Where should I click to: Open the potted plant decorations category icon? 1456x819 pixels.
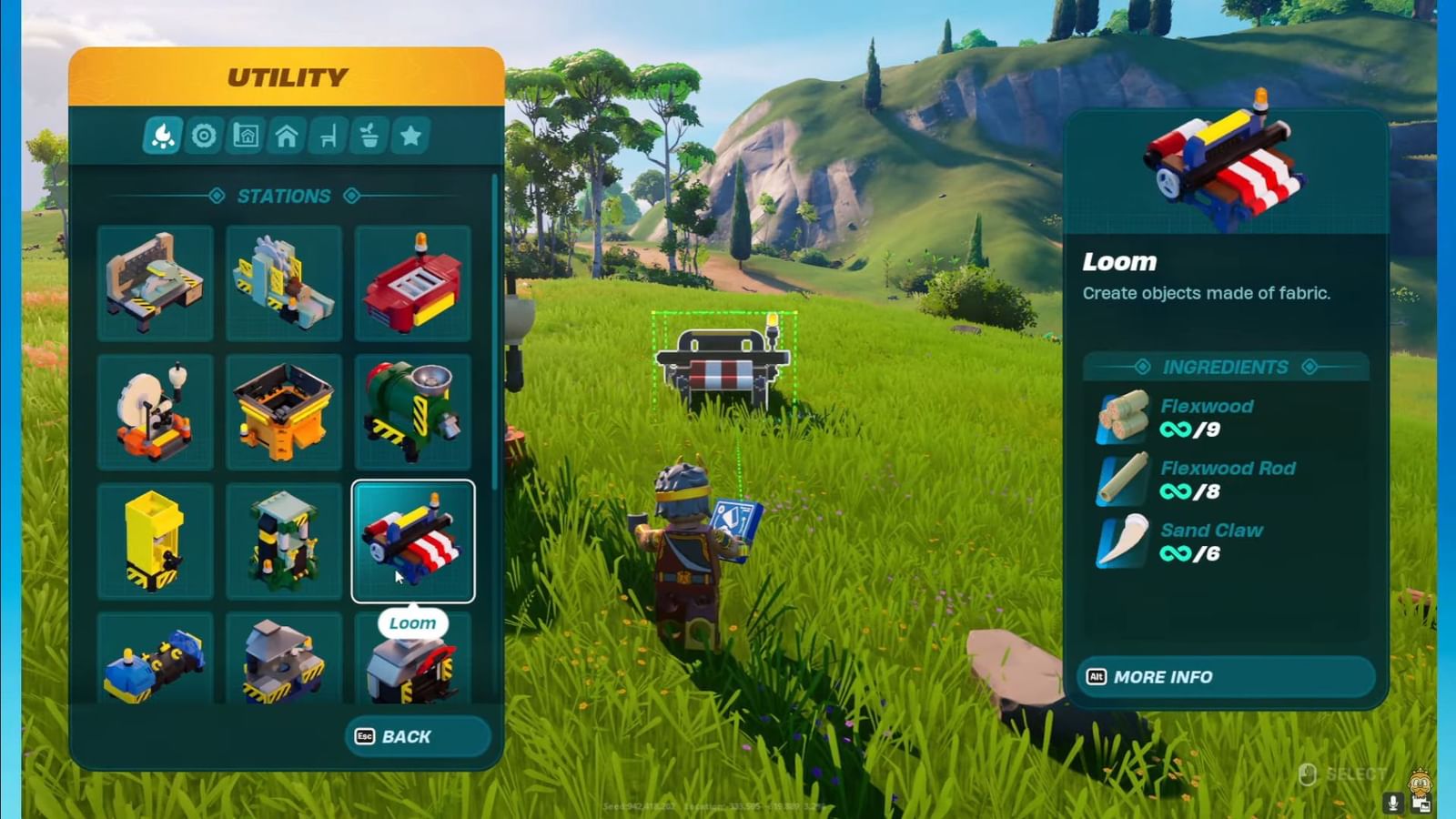click(368, 136)
